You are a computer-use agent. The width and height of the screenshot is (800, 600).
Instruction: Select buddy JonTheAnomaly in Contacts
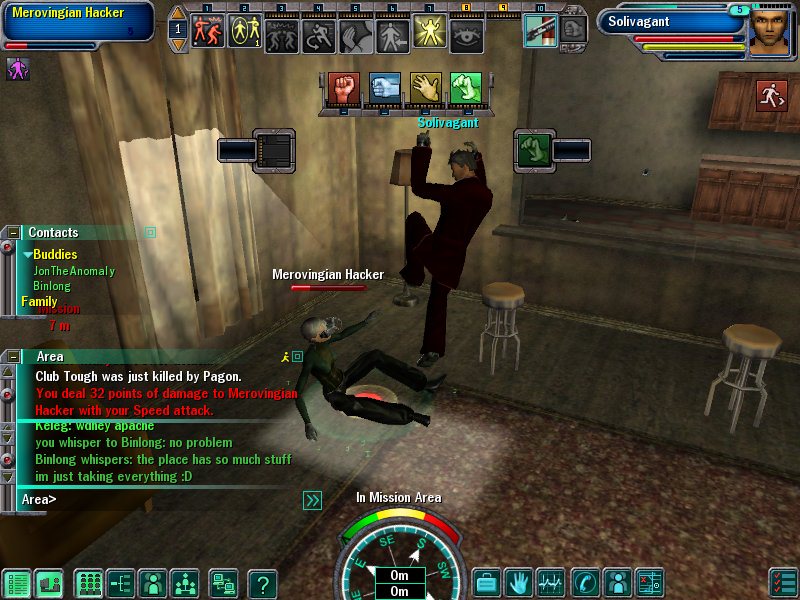coord(74,271)
